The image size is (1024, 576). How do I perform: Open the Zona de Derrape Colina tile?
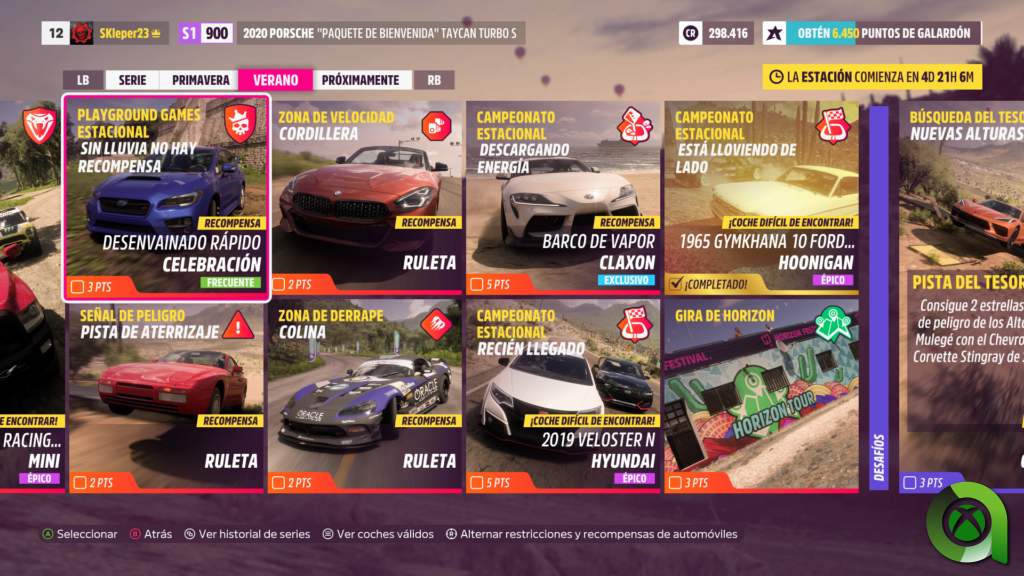[x=365, y=396]
